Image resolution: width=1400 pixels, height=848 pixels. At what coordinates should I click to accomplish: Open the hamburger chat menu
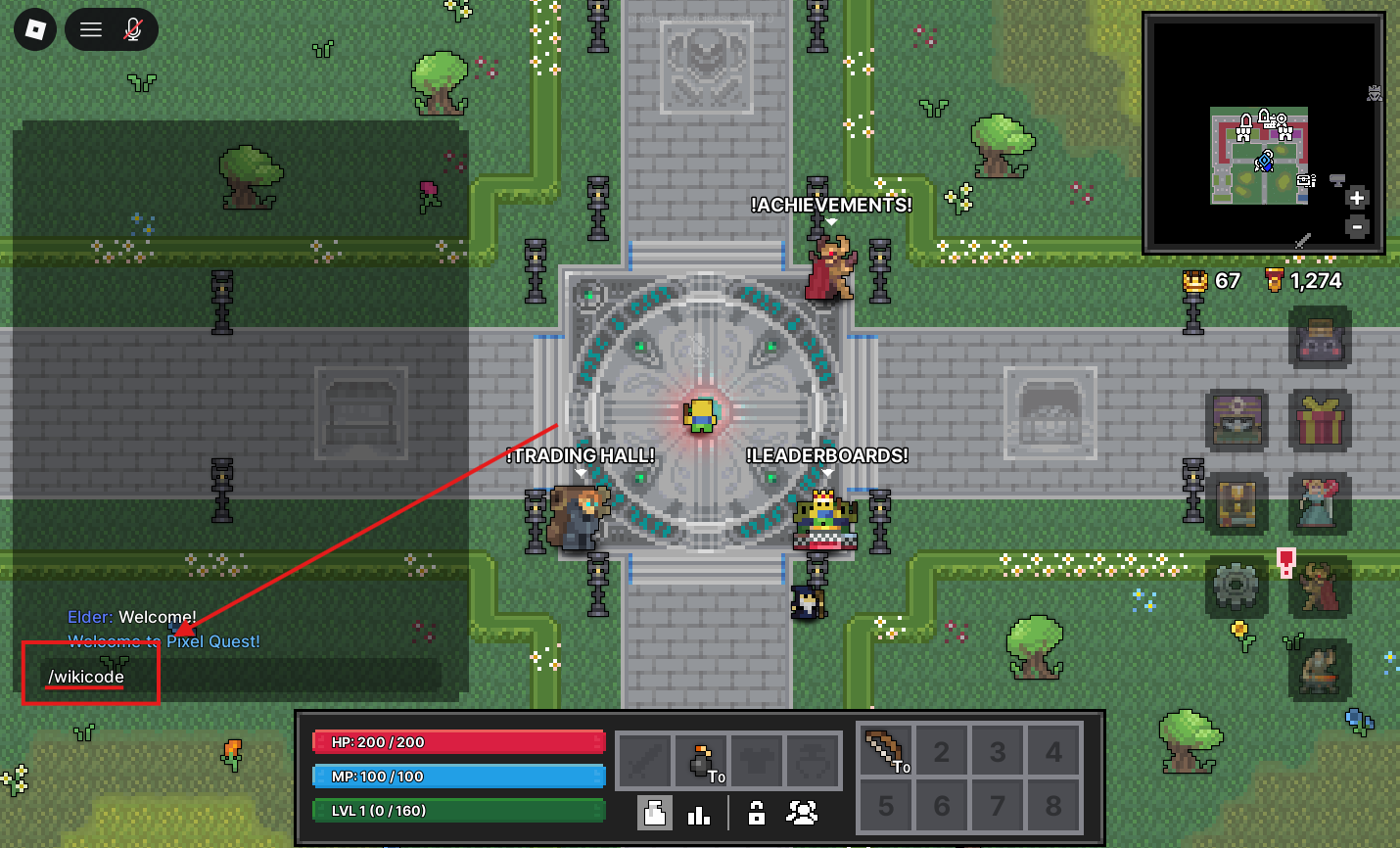click(91, 30)
